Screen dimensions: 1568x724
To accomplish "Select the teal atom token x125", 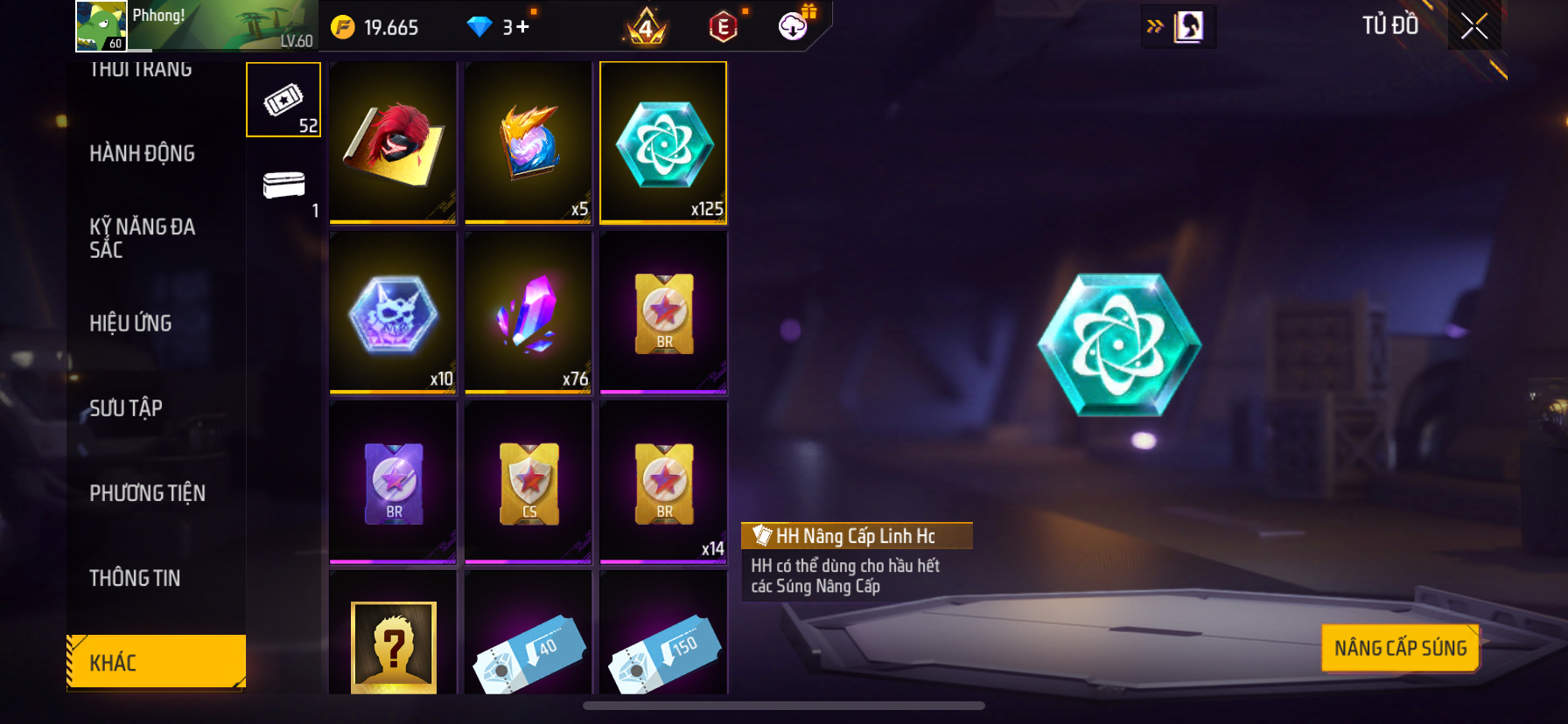I will (663, 143).
